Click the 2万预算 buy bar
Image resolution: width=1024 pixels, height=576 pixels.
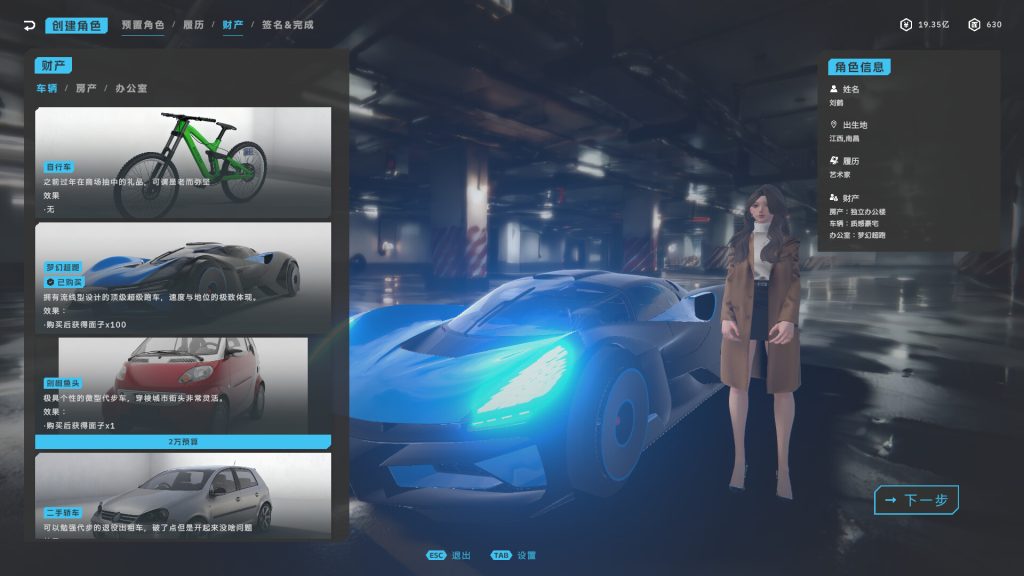click(x=183, y=441)
